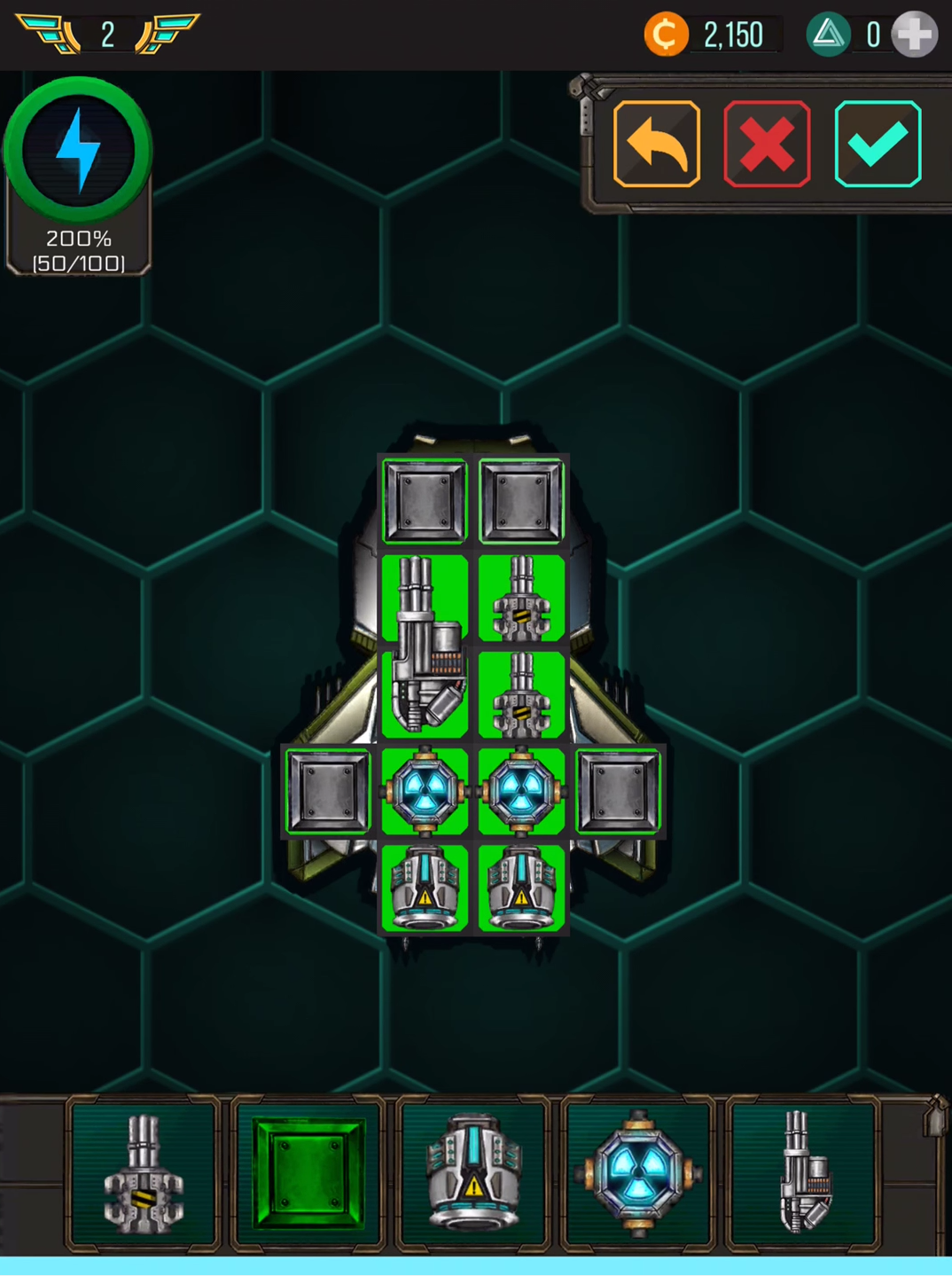This screenshot has width=952, height=1276.
Task: Click the winged rank level badge
Action: [x=107, y=35]
